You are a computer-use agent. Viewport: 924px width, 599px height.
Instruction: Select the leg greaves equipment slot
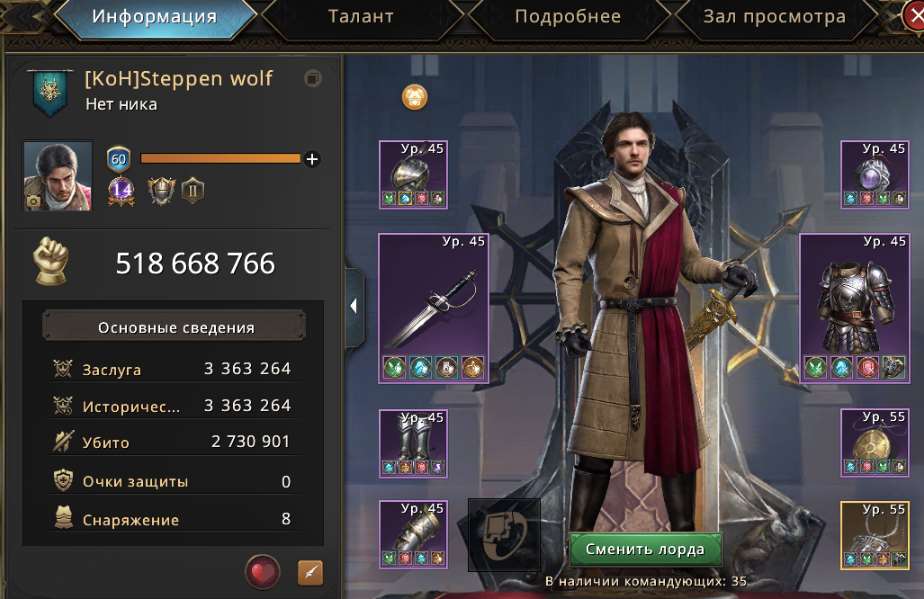(x=413, y=442)
